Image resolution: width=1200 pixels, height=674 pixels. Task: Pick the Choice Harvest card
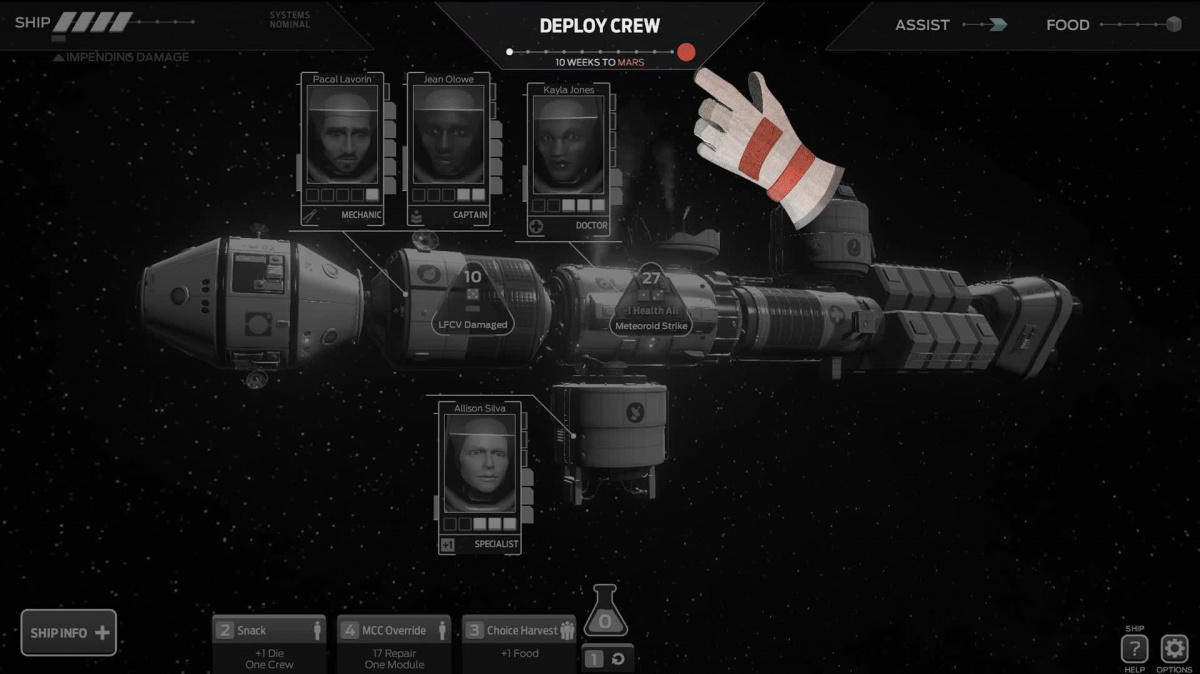pyautogui.click(x=518, y=643)
